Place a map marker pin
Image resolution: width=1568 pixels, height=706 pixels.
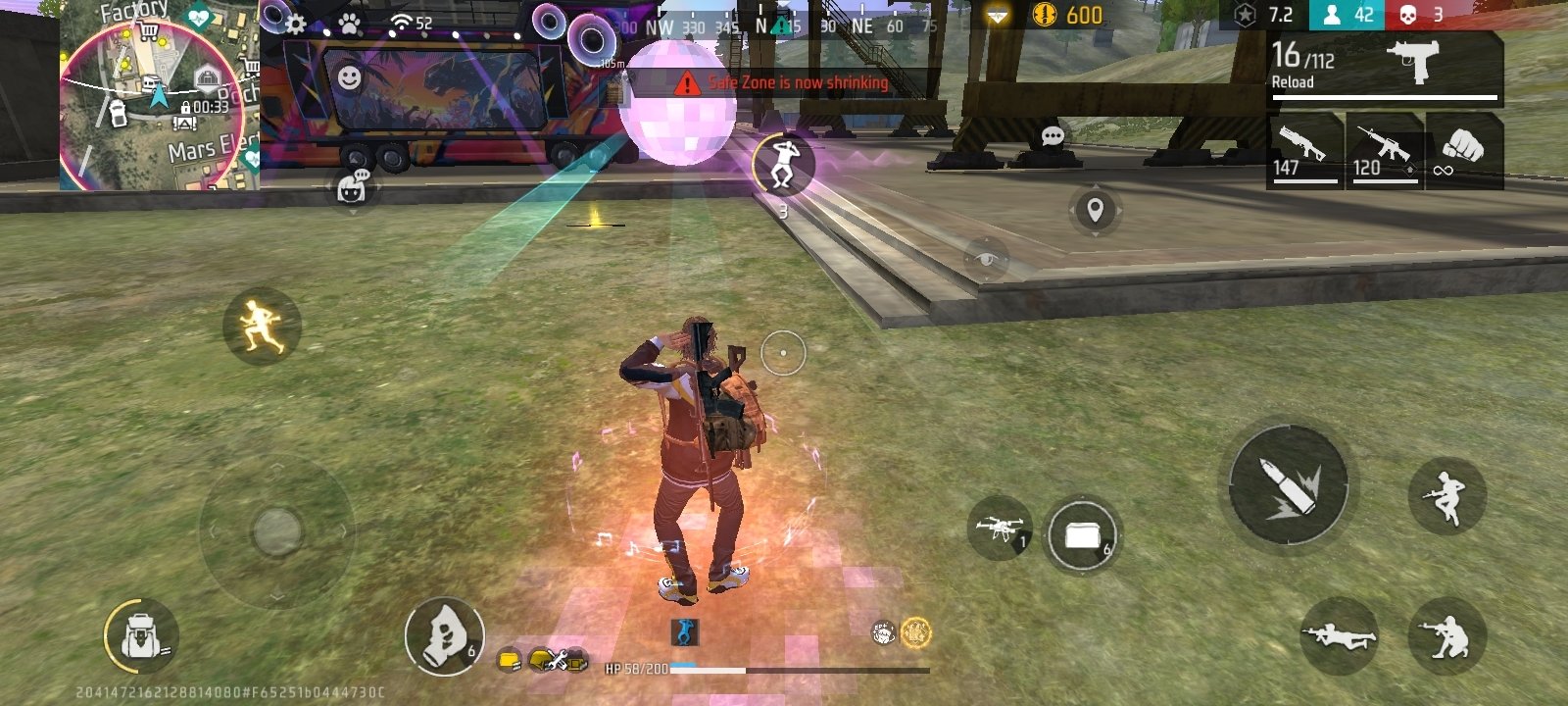tap(1095, 209)
